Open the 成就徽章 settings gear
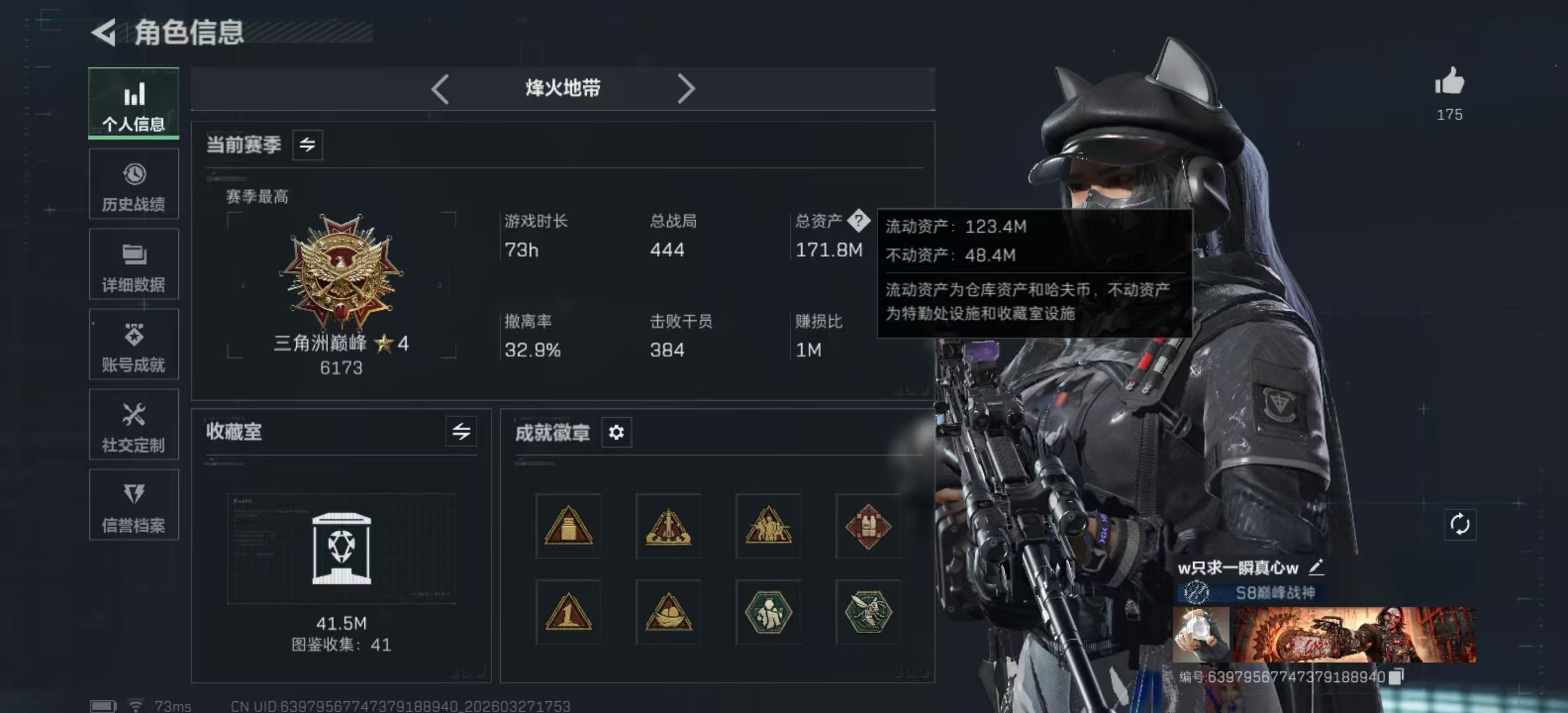Viewport: 1568px width, 713px height. [x=616, y=432]
